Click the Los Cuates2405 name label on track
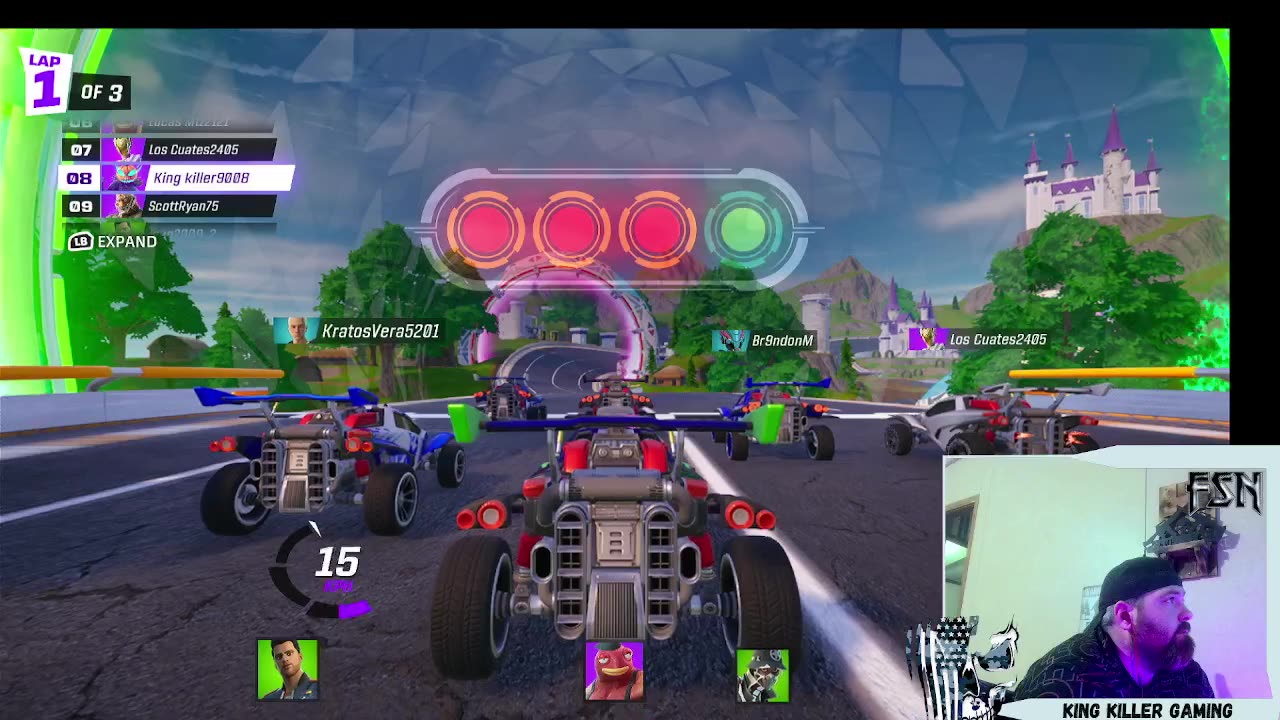This screenshot has width=1280, height=720. click(x=998, y=340)
